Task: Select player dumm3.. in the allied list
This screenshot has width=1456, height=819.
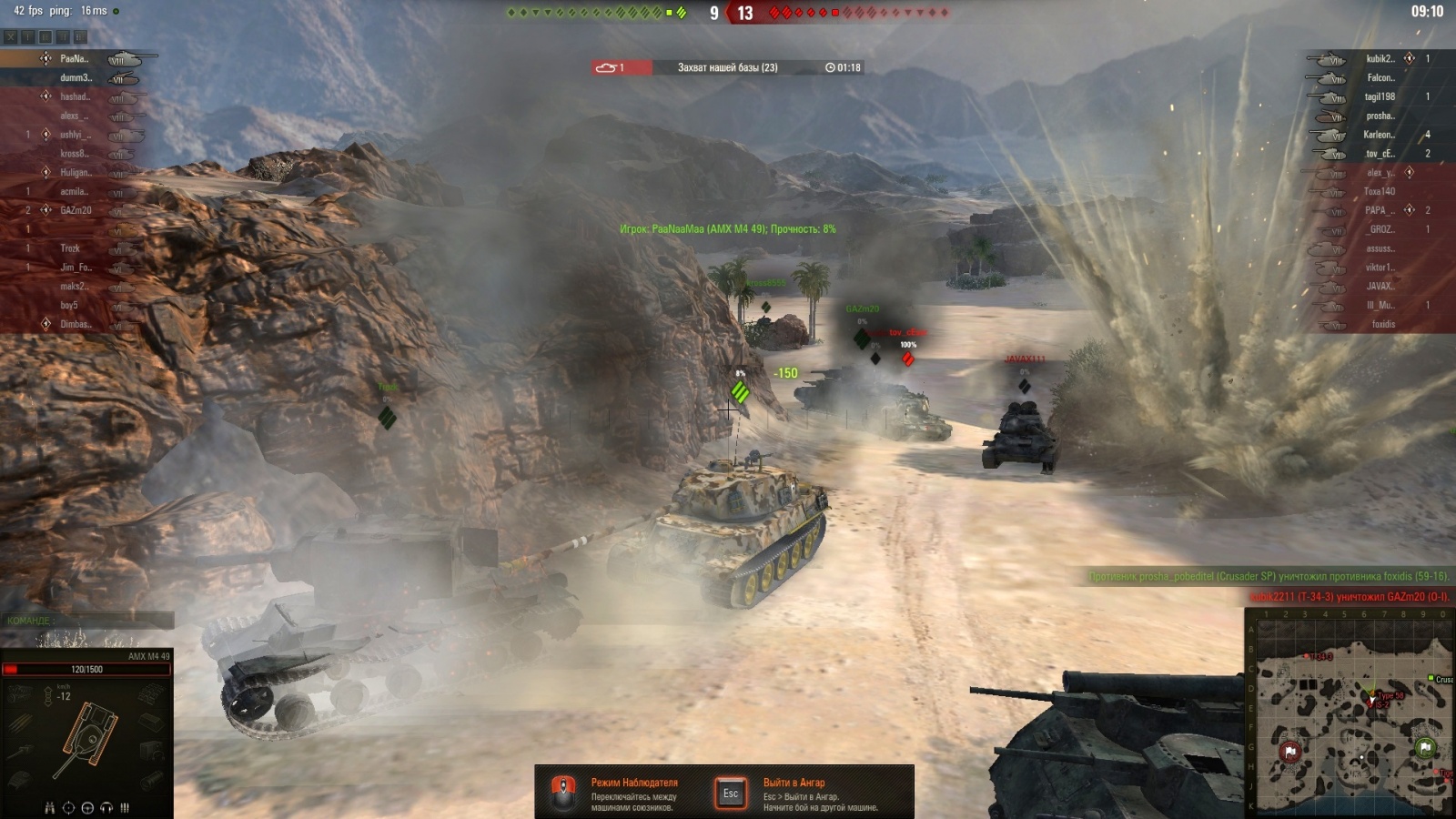Action: point(76,77)
